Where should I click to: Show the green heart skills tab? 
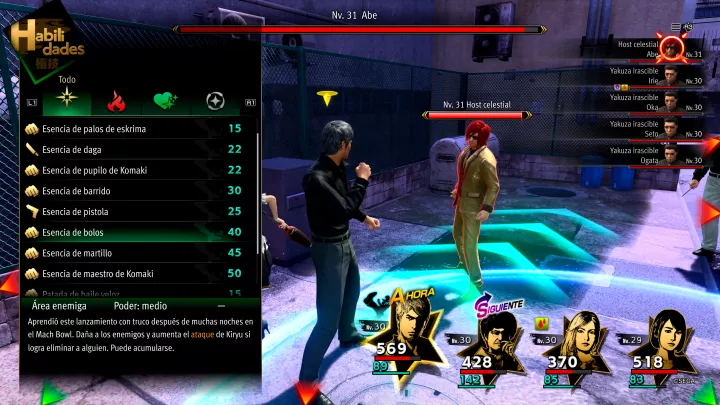point(164,101)
